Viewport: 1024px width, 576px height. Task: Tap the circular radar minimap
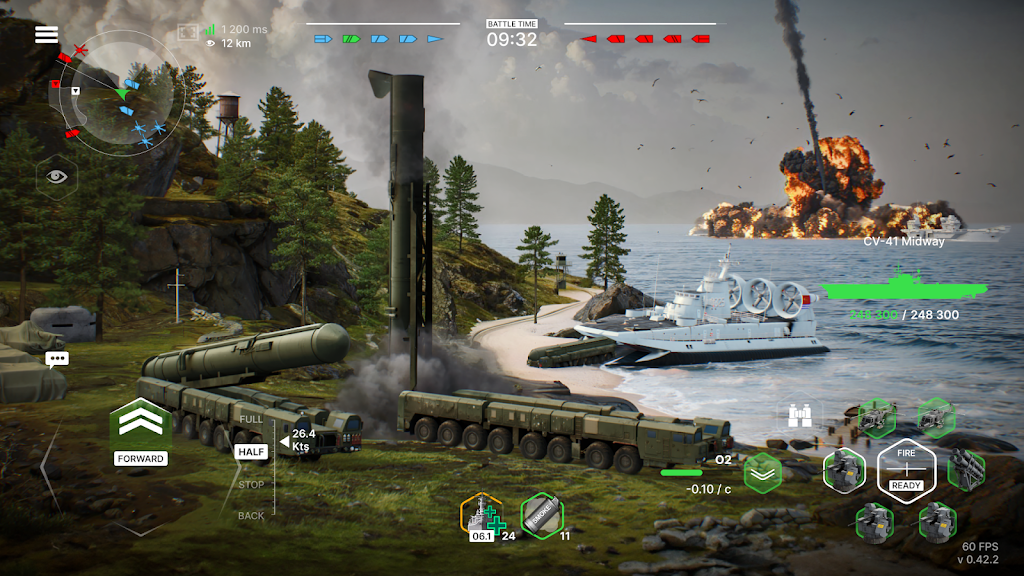pyautogui.click(x=121, y=93)
